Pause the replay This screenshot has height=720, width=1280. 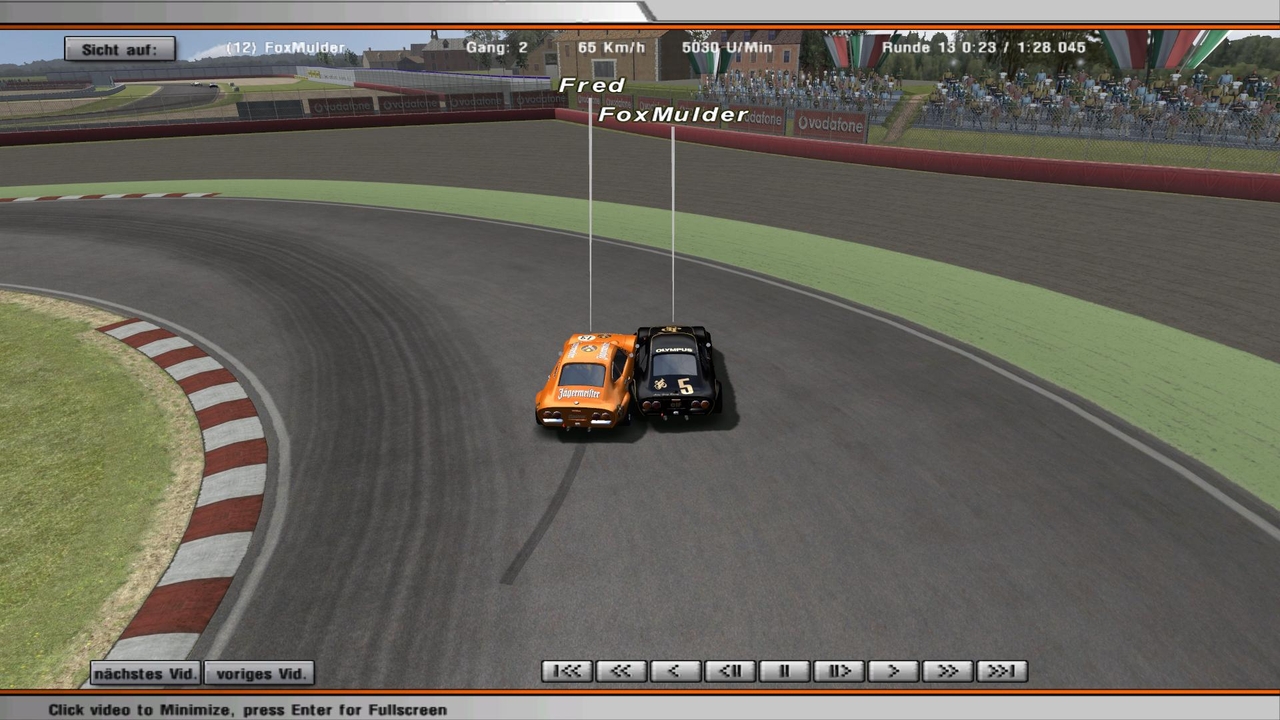pos(784,671)
